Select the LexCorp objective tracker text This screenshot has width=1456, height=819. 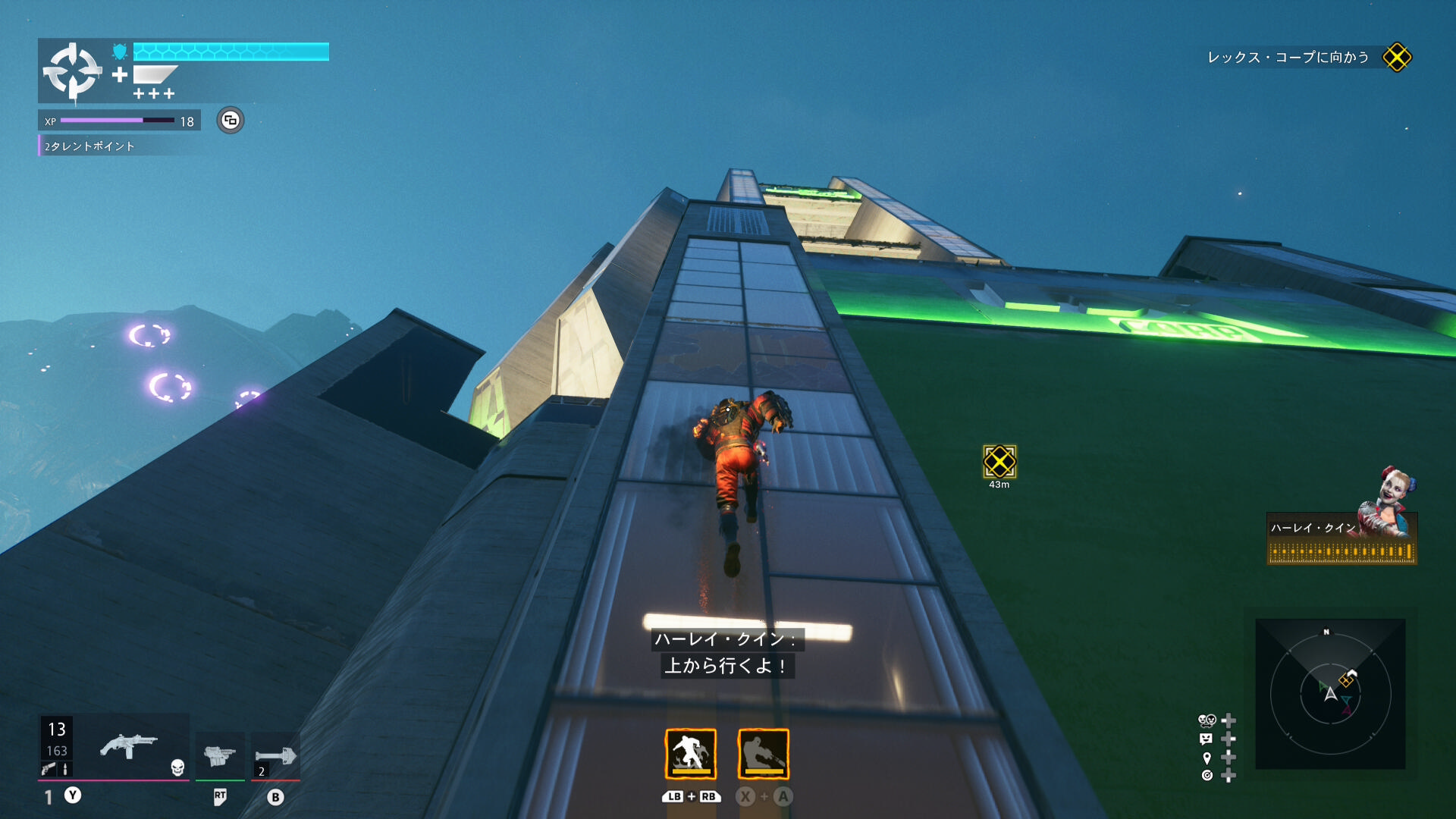[1288, 58]
